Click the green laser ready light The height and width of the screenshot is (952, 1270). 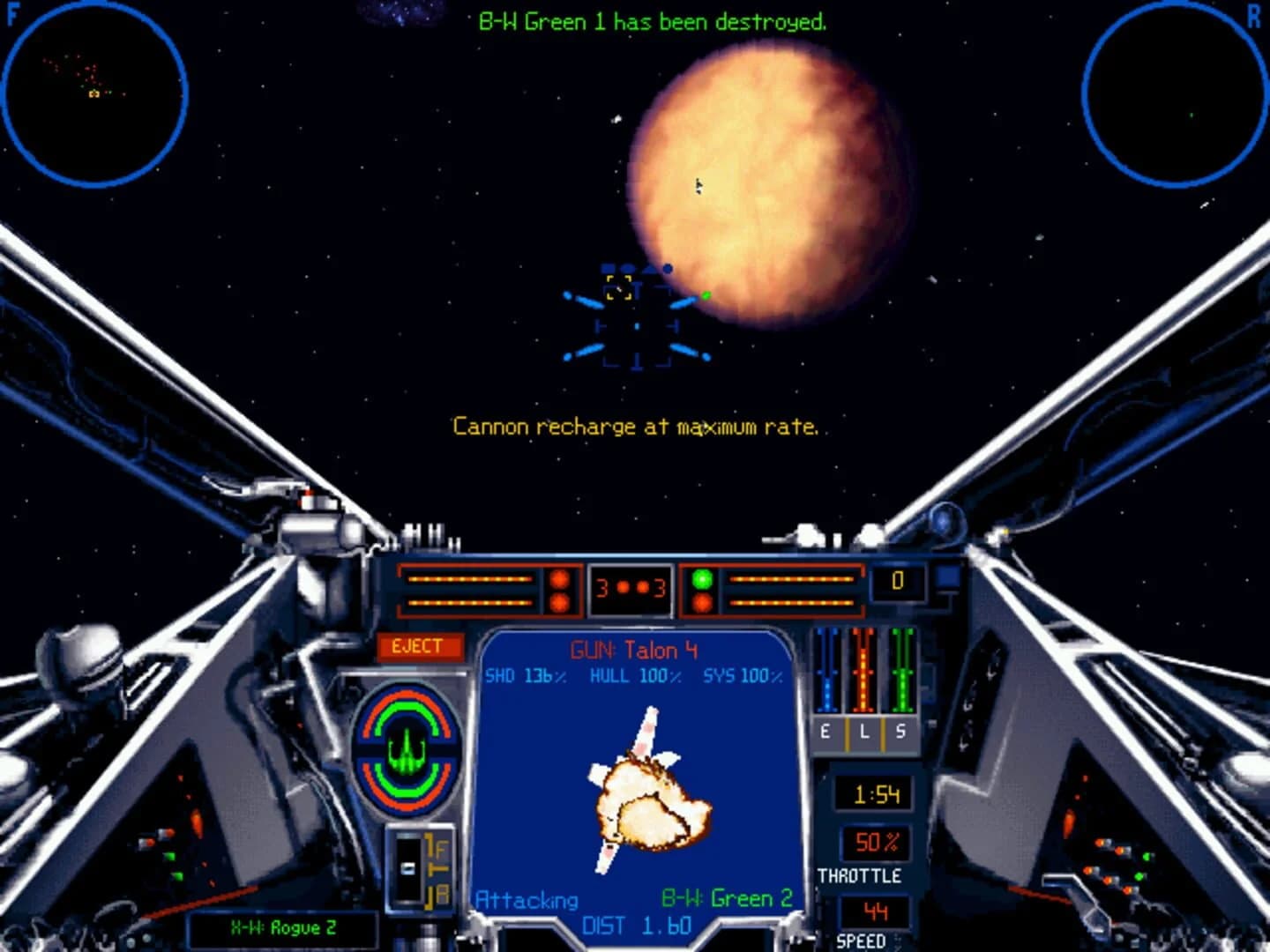coord(701,580)
